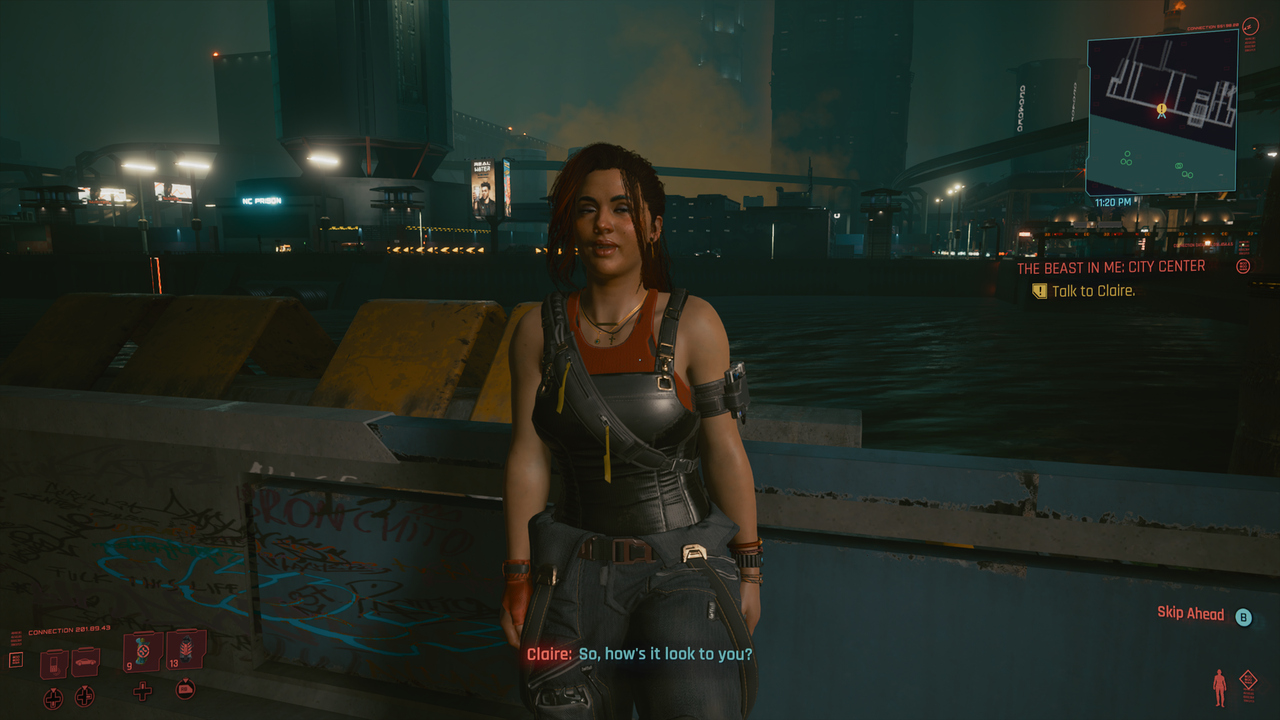The width and height of the screenshot is (1280, 720).
Task: Select the diamond hazard indicator icon
Action: point(1248,678)
